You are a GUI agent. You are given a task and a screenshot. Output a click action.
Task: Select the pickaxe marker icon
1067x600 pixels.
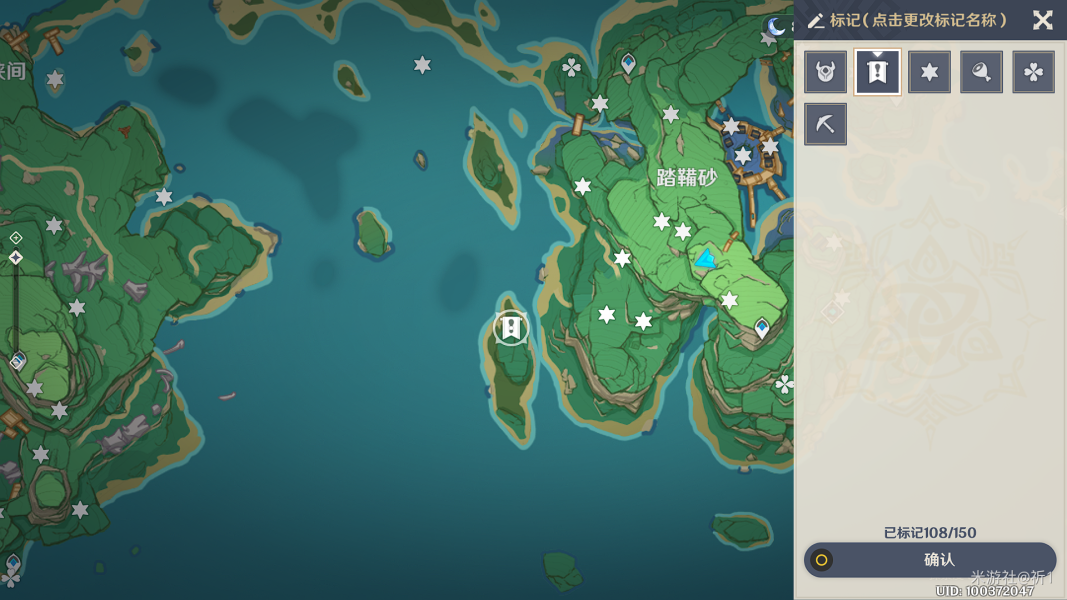point(826,124)
